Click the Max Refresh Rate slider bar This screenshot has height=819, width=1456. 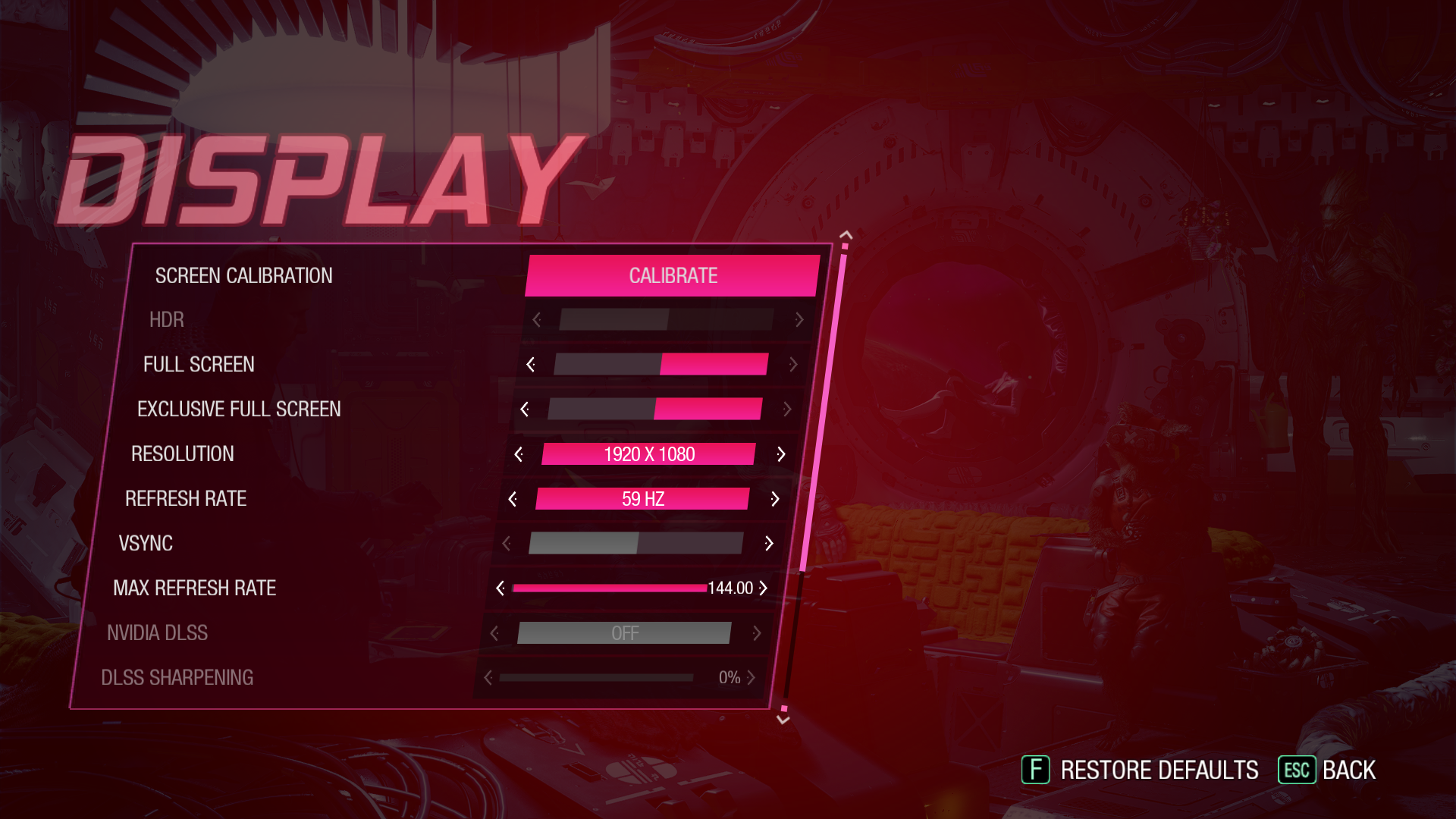coord(610,588)
